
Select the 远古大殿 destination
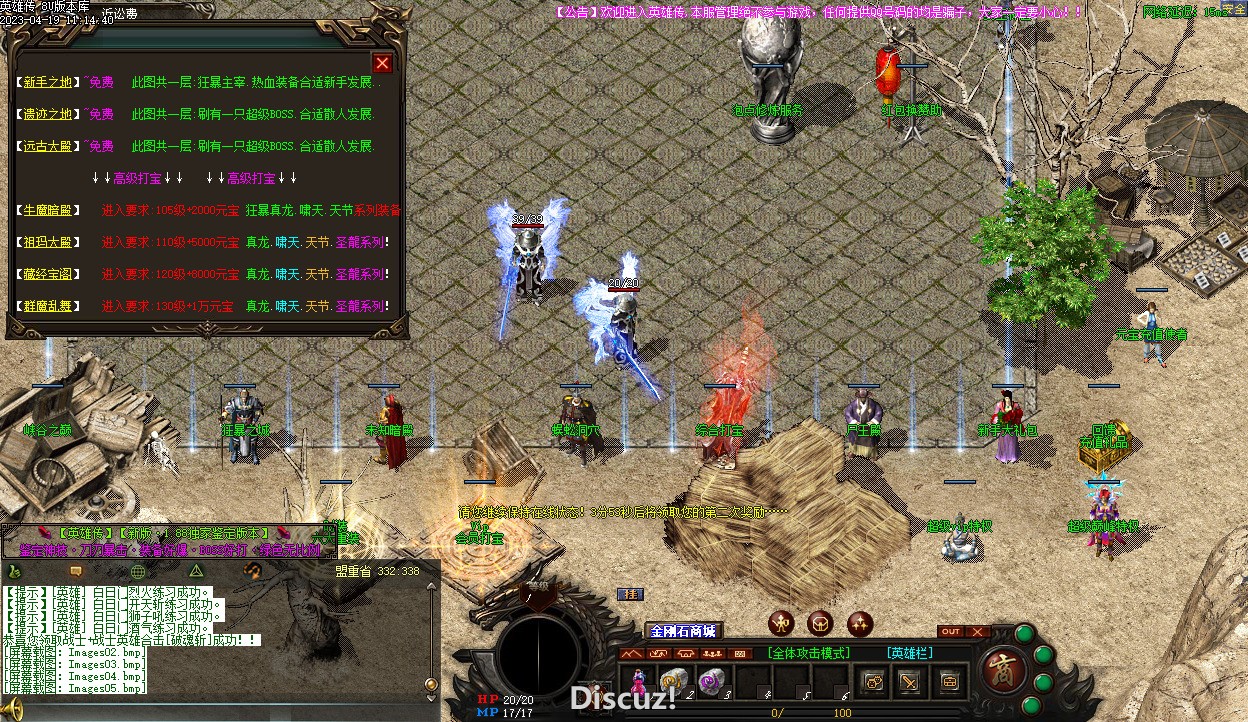[48, 147]
